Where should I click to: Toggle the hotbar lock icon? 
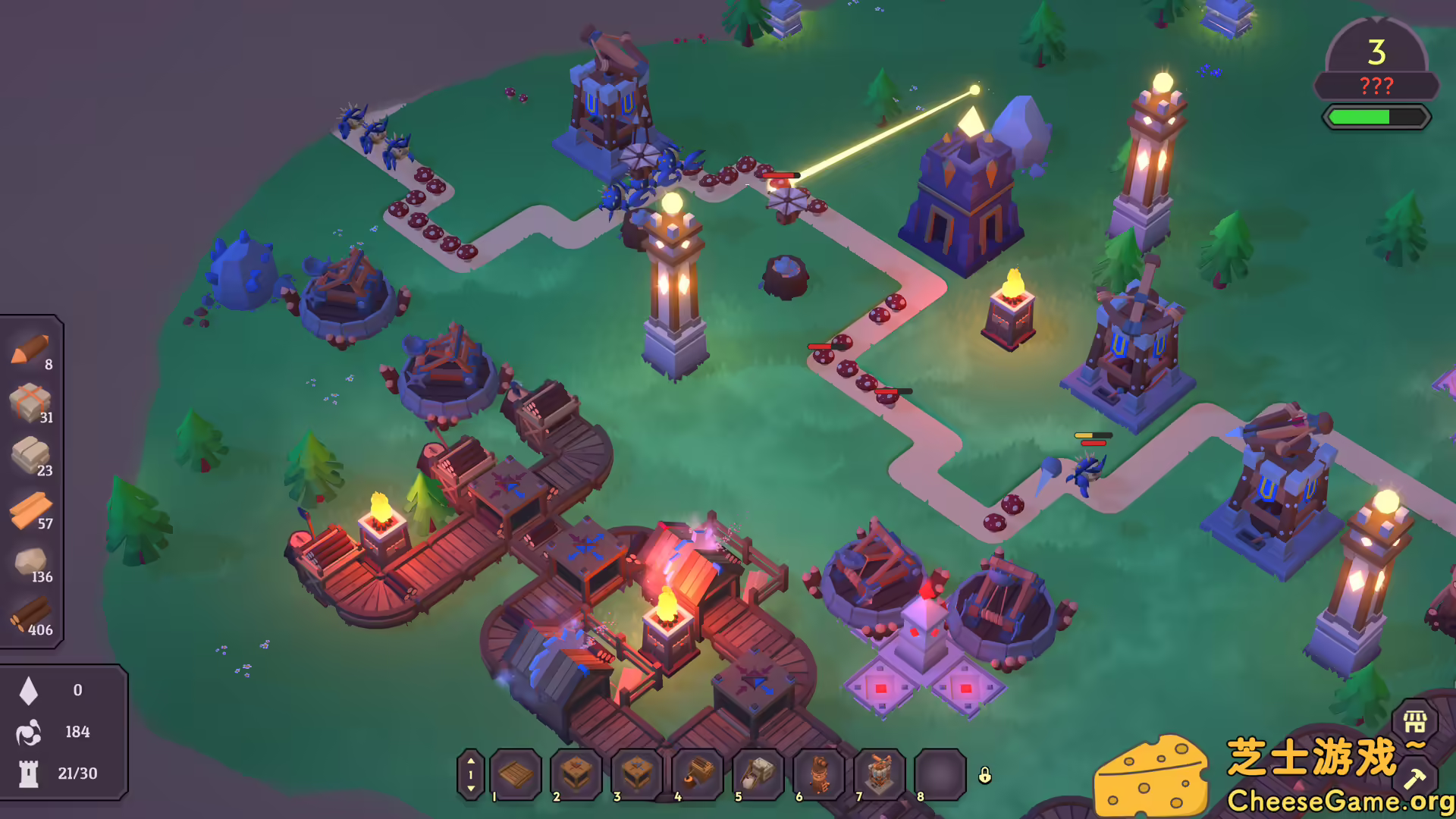(x=986, y=776)
